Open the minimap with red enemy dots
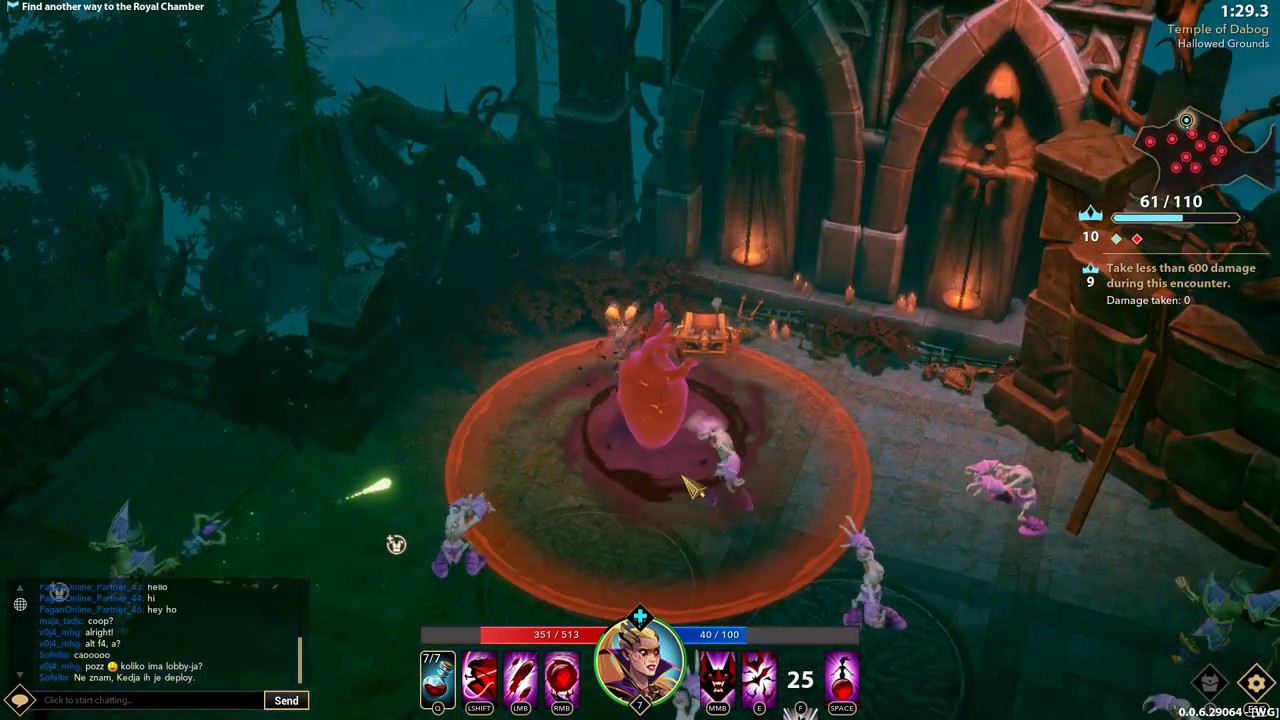Screen dimensions: 1280x720 tap(1196, 152)
